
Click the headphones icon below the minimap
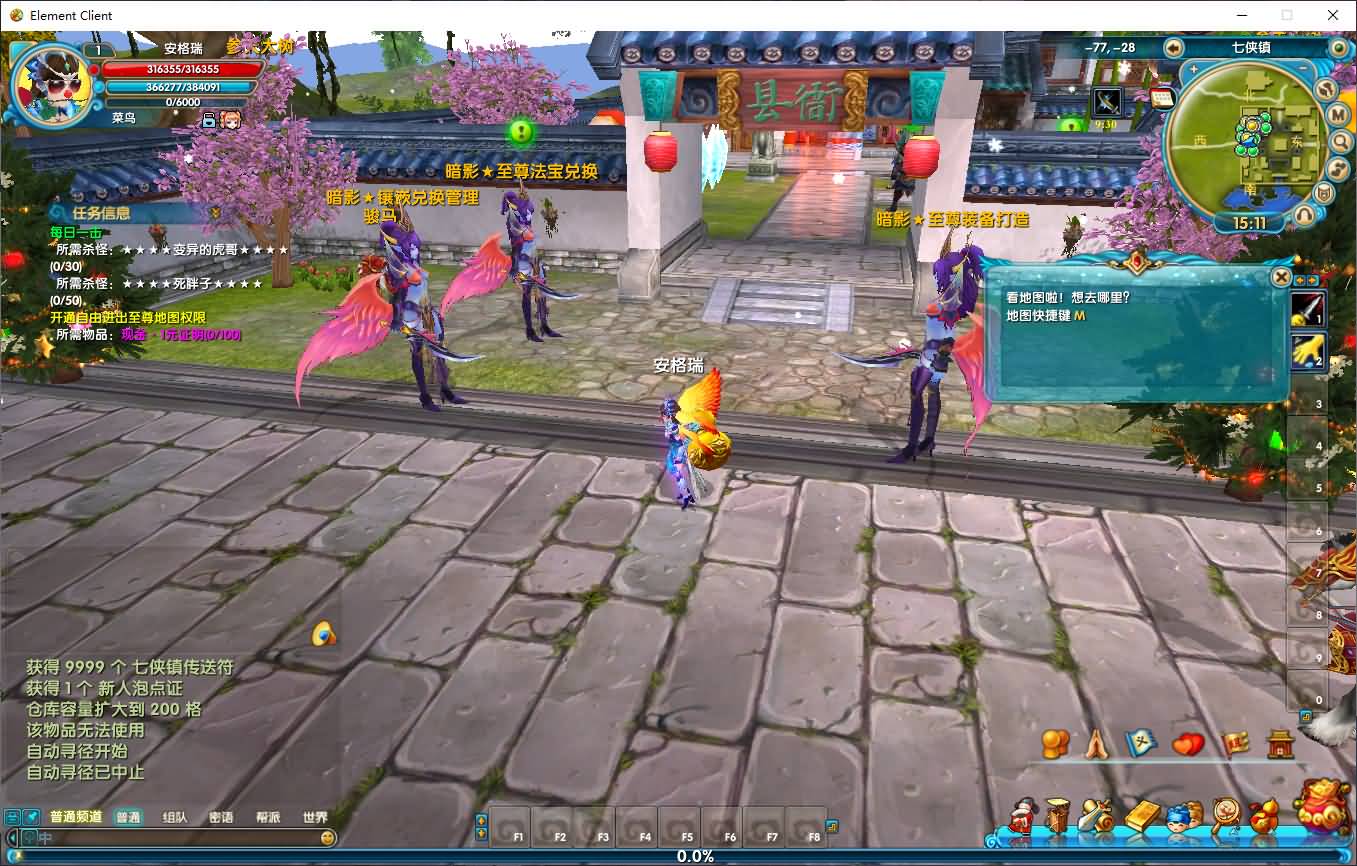pos(1304,212)
